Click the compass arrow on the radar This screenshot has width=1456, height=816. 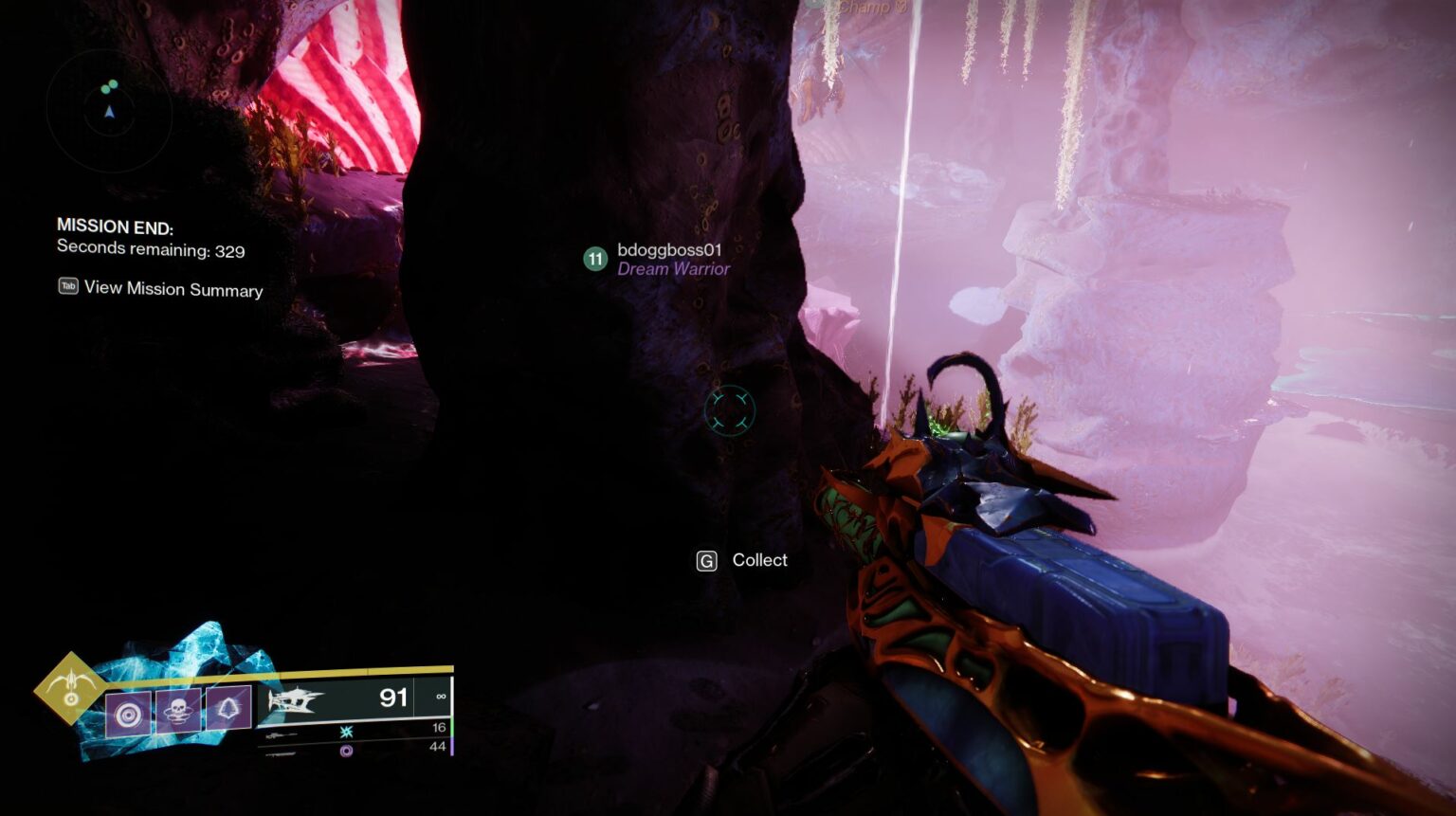109,110
